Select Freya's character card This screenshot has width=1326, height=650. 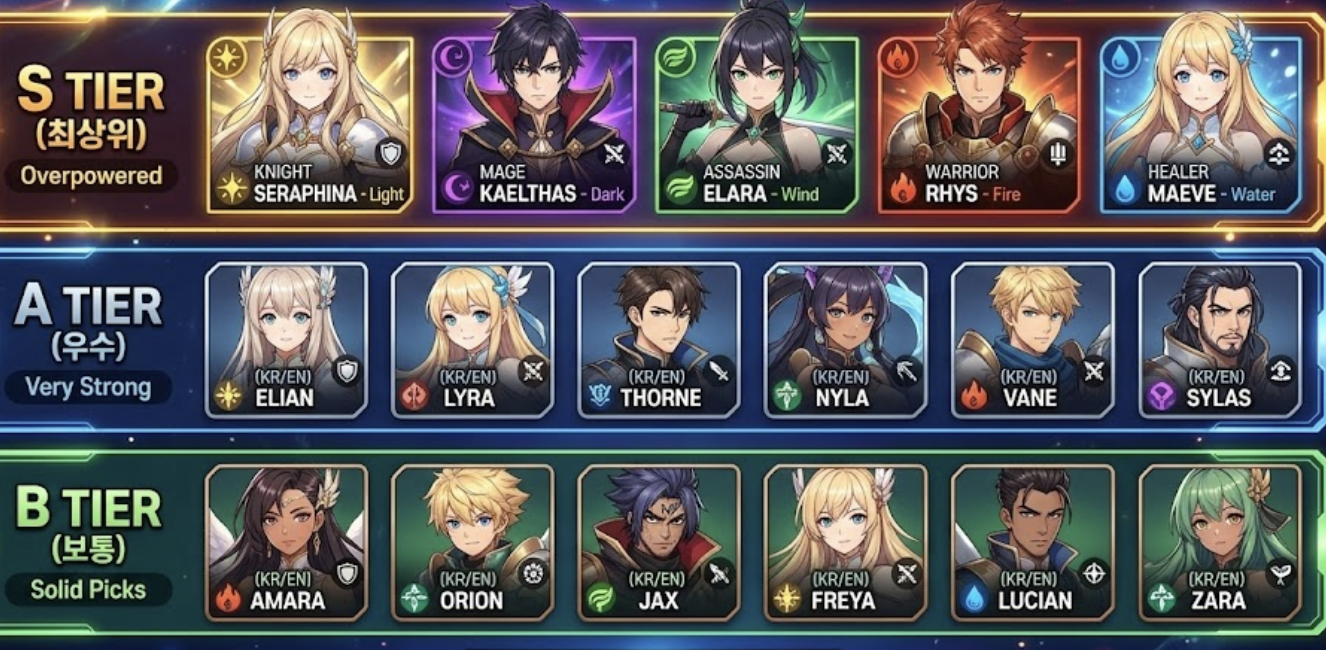(x=846, y=543)
